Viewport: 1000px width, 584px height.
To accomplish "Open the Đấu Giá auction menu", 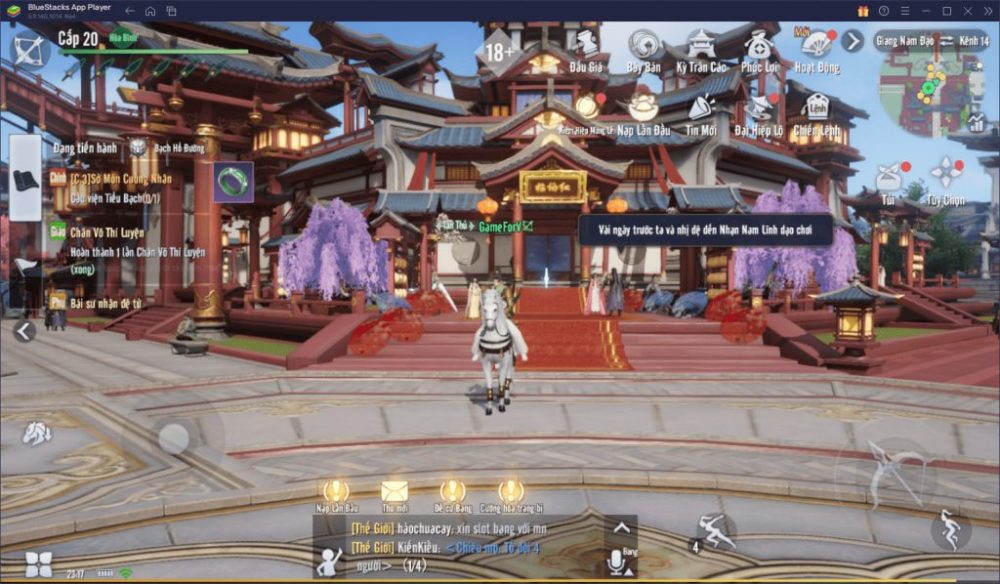I will coord(586,48).
